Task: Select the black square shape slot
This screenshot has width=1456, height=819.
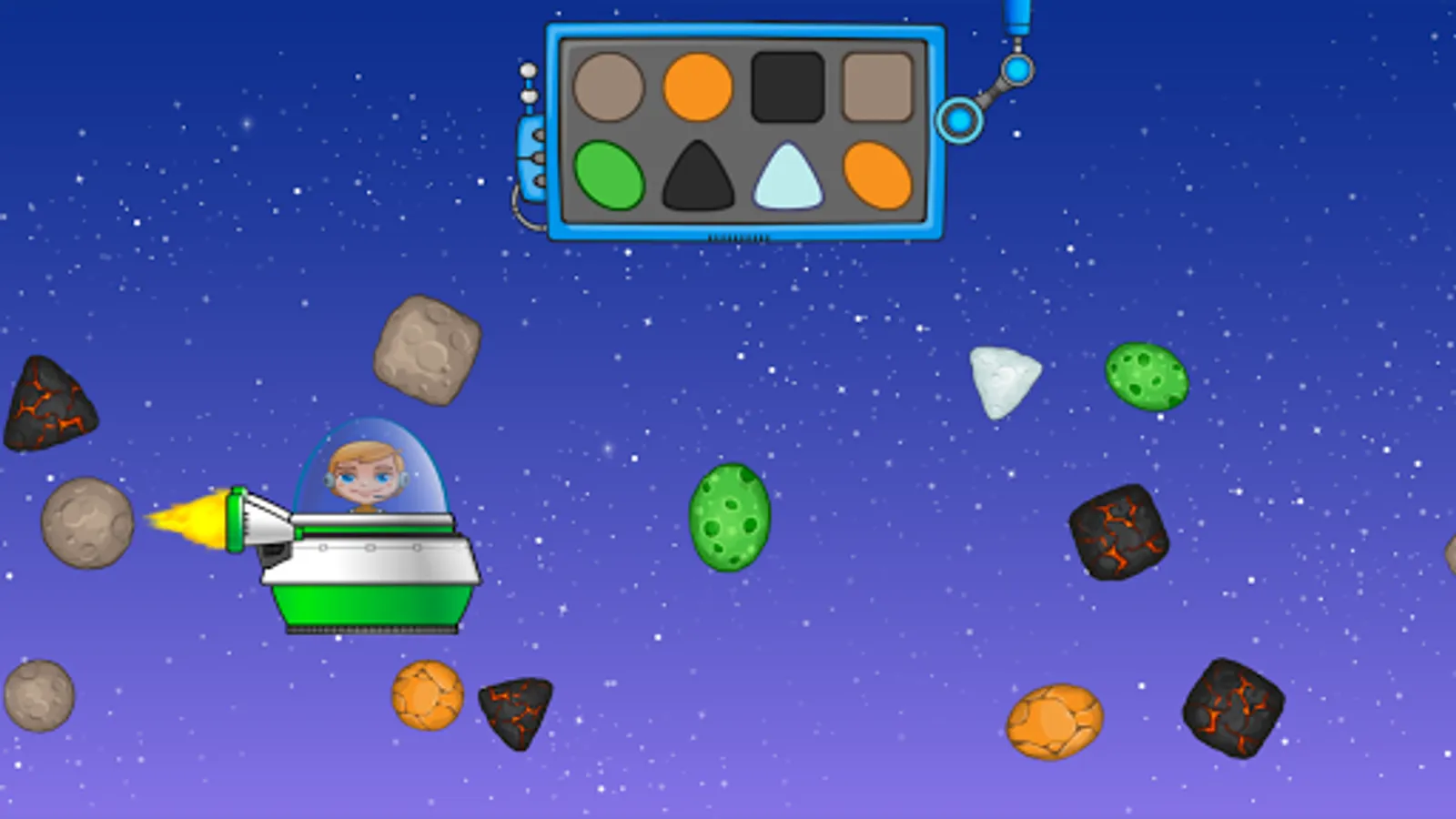Action: (786, 86)
